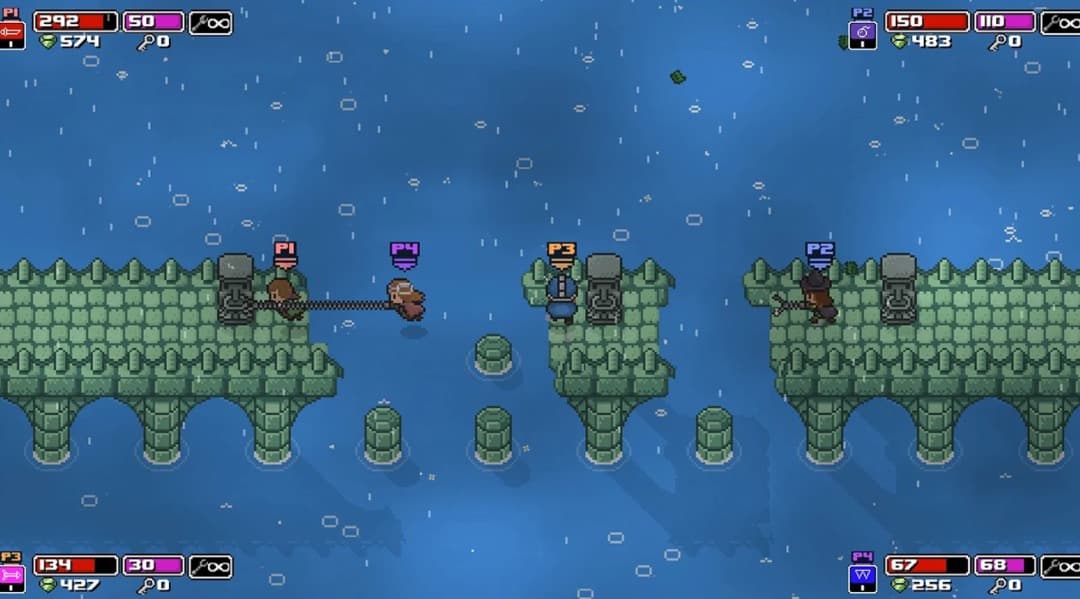Click Player 4's wrench infinity tool slot
Viewport: 1080px width, 599px height.
(1061, 566)
